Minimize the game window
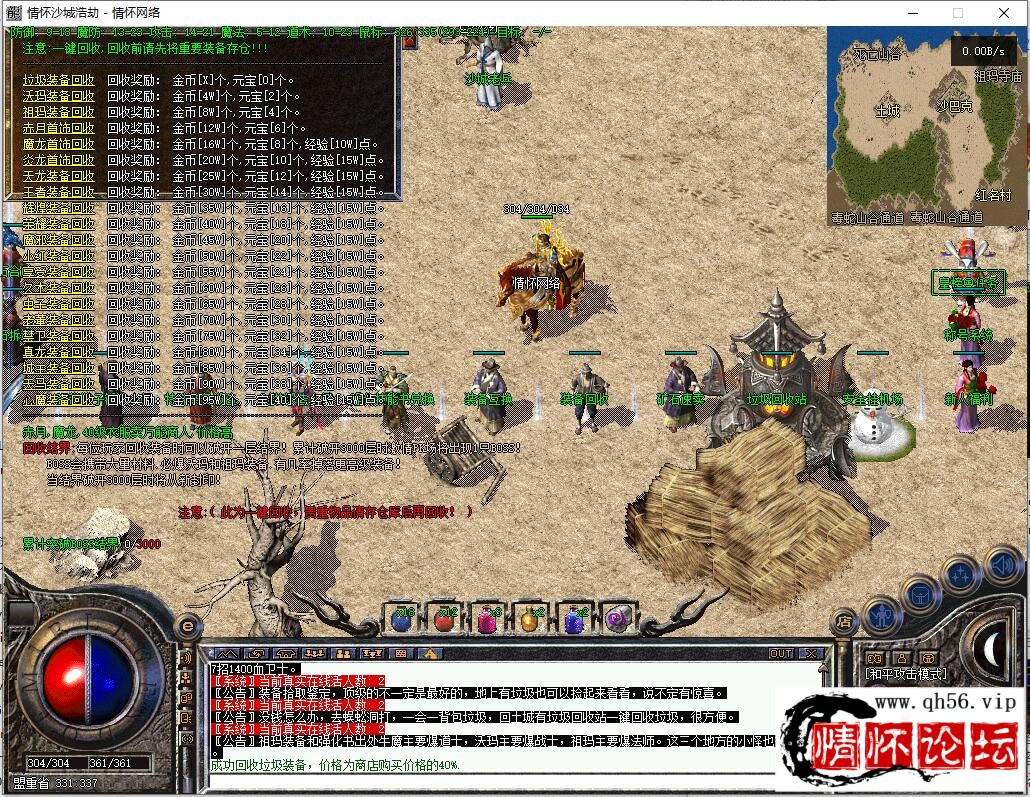Viewport: 1030px width, 797px height. point(912,13)
